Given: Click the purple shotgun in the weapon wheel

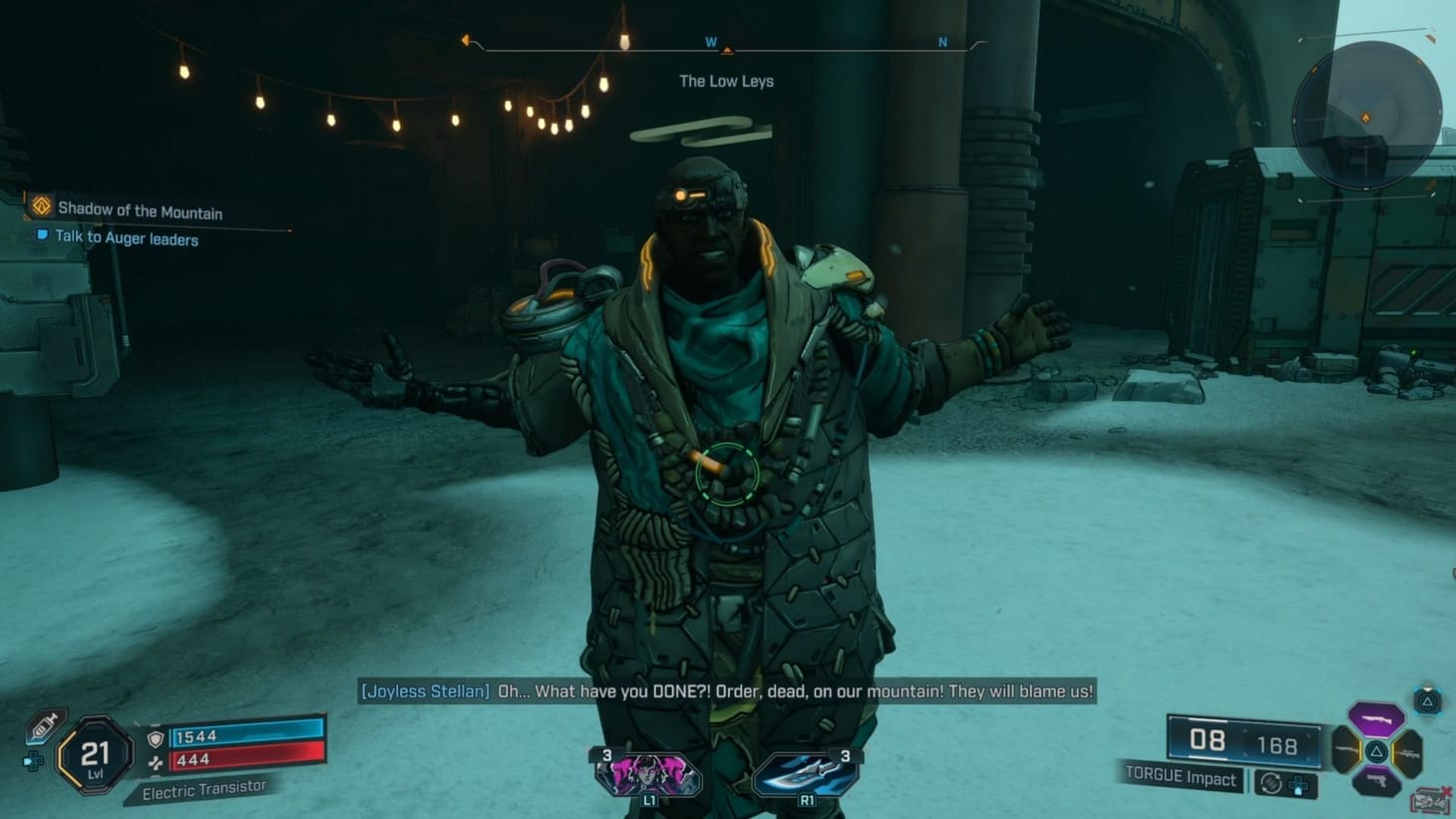Looking at the screenshot, I should (1376, 720).
